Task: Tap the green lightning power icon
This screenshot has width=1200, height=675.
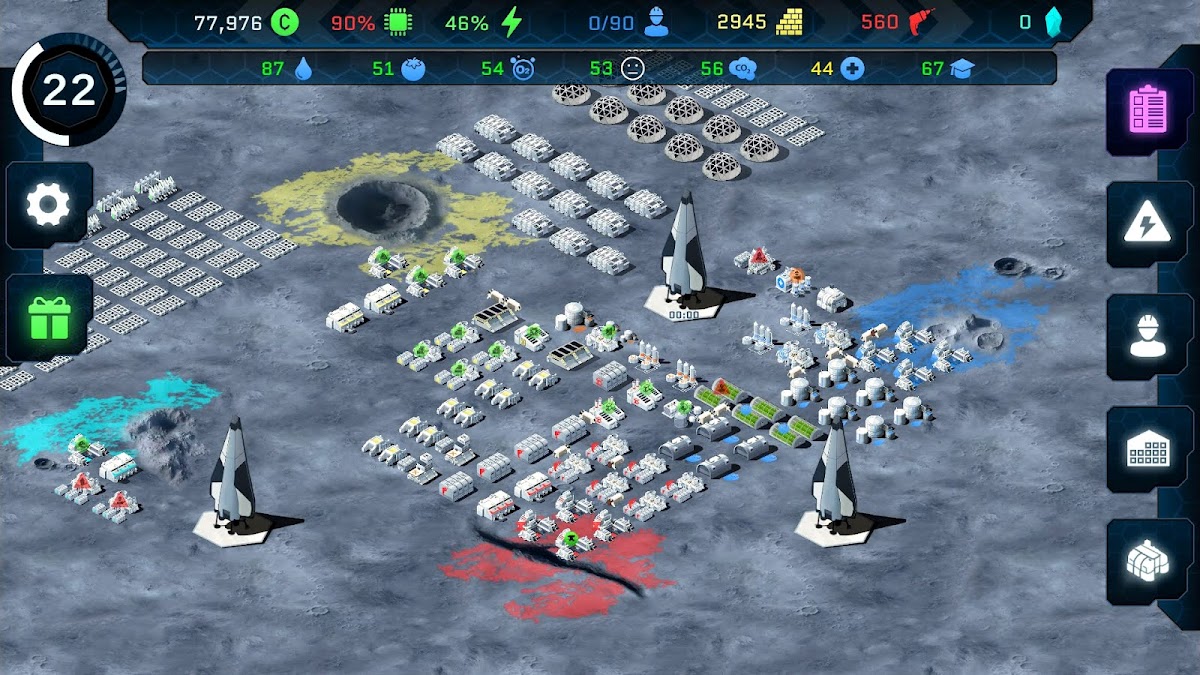Action: pyautogui.click(x=512, y=22)
